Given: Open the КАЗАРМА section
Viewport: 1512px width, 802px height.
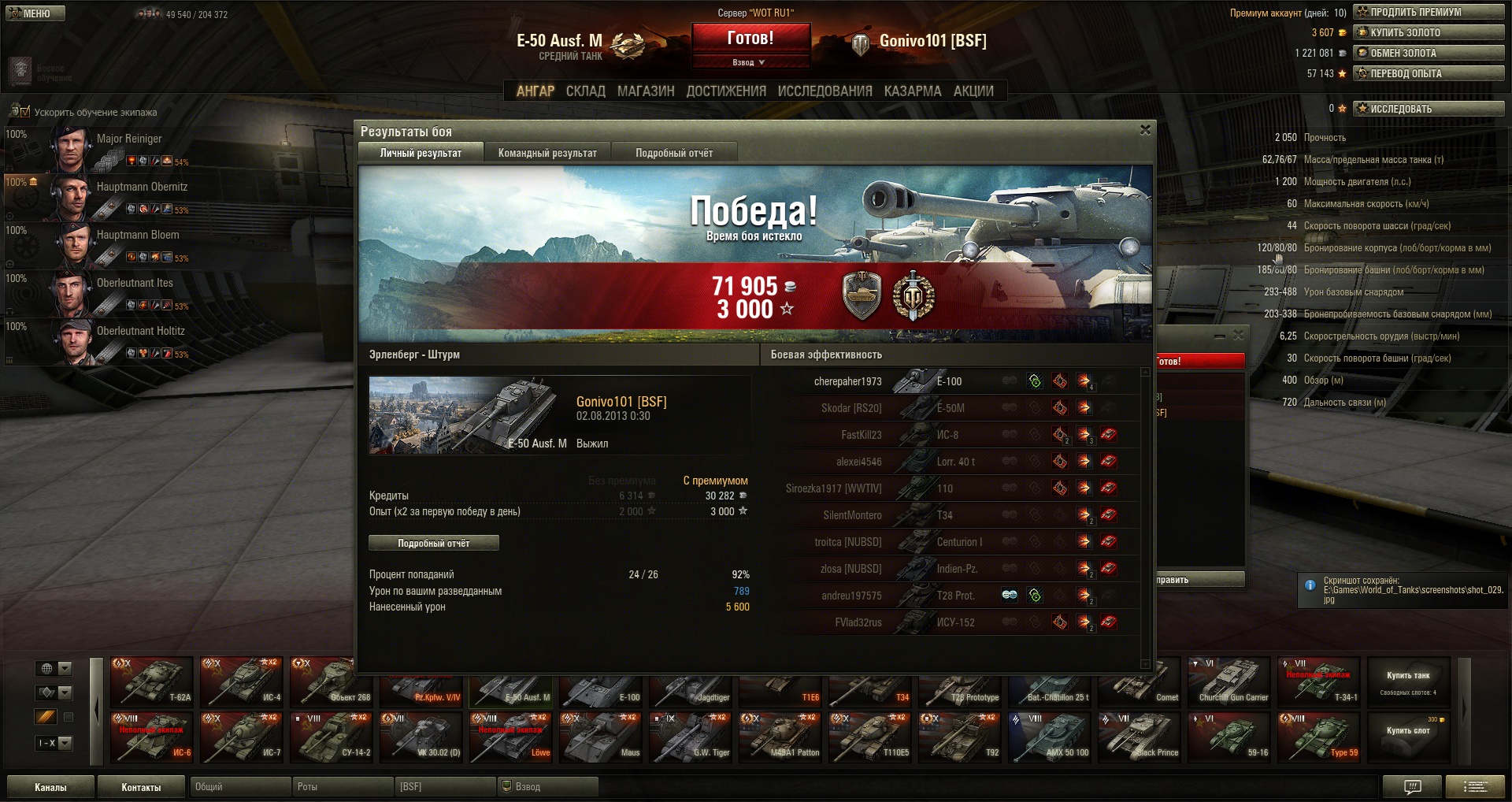Looking at the screenshot, I should click(912, 91).
